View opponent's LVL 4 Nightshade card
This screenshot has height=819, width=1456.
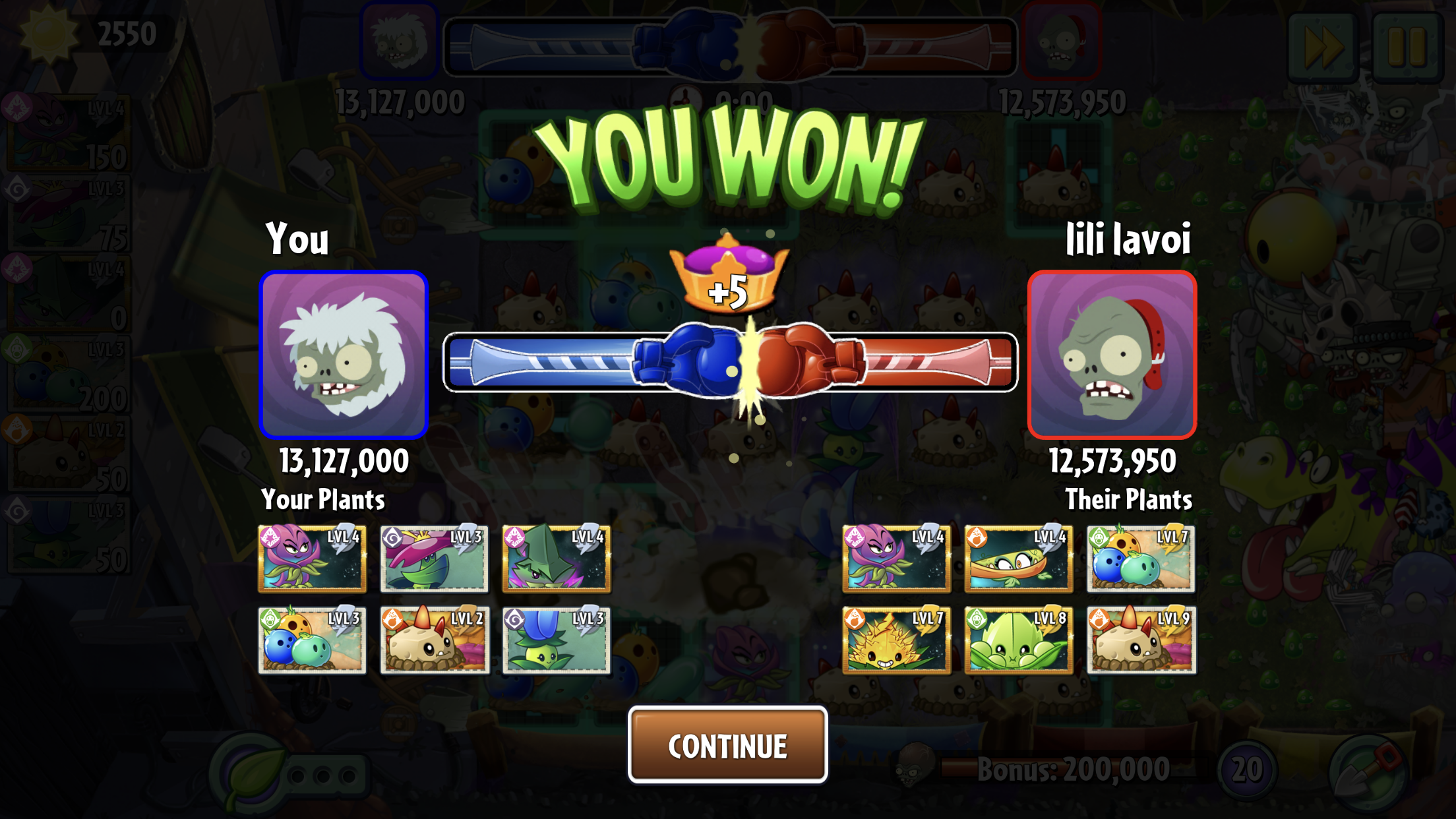coord(896,559)
